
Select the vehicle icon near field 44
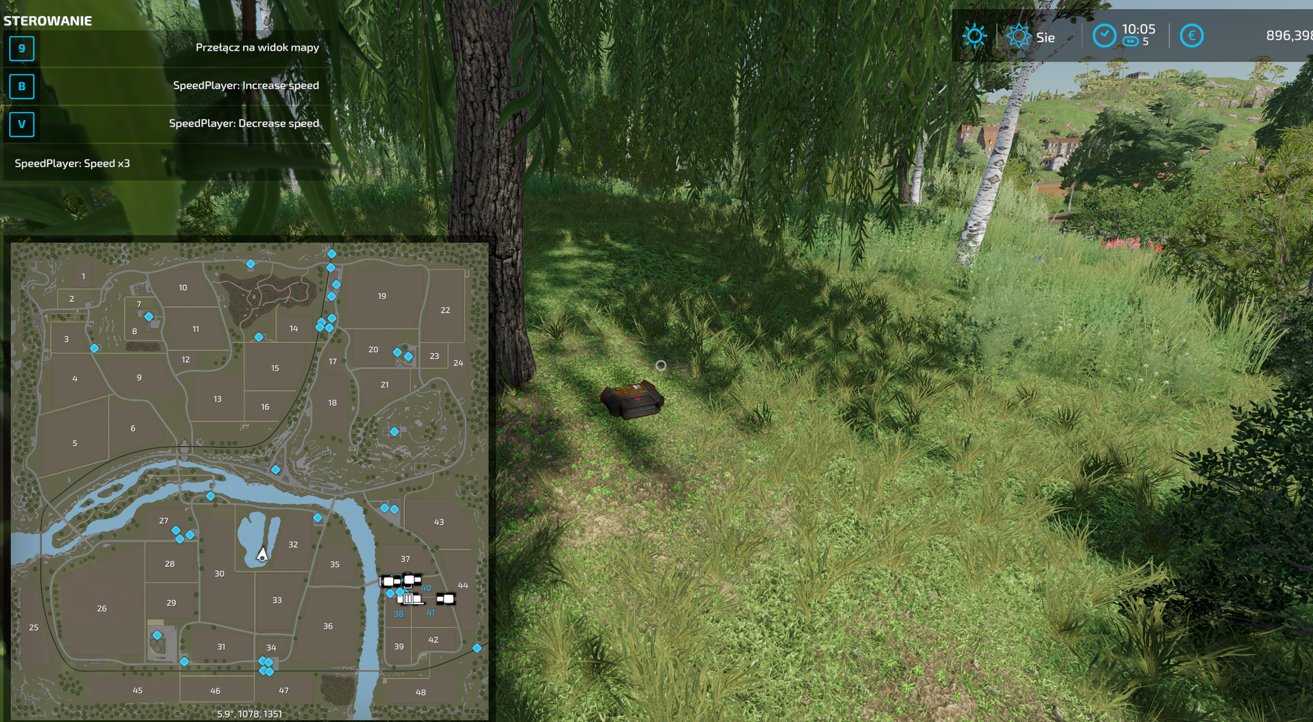point(447,597)
